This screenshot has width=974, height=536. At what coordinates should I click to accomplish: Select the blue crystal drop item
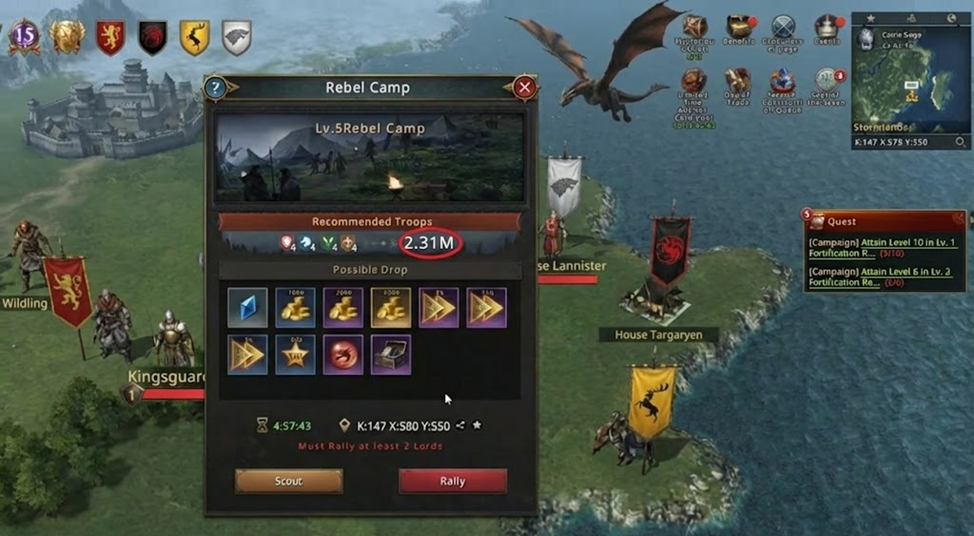(x=247, y=308)
